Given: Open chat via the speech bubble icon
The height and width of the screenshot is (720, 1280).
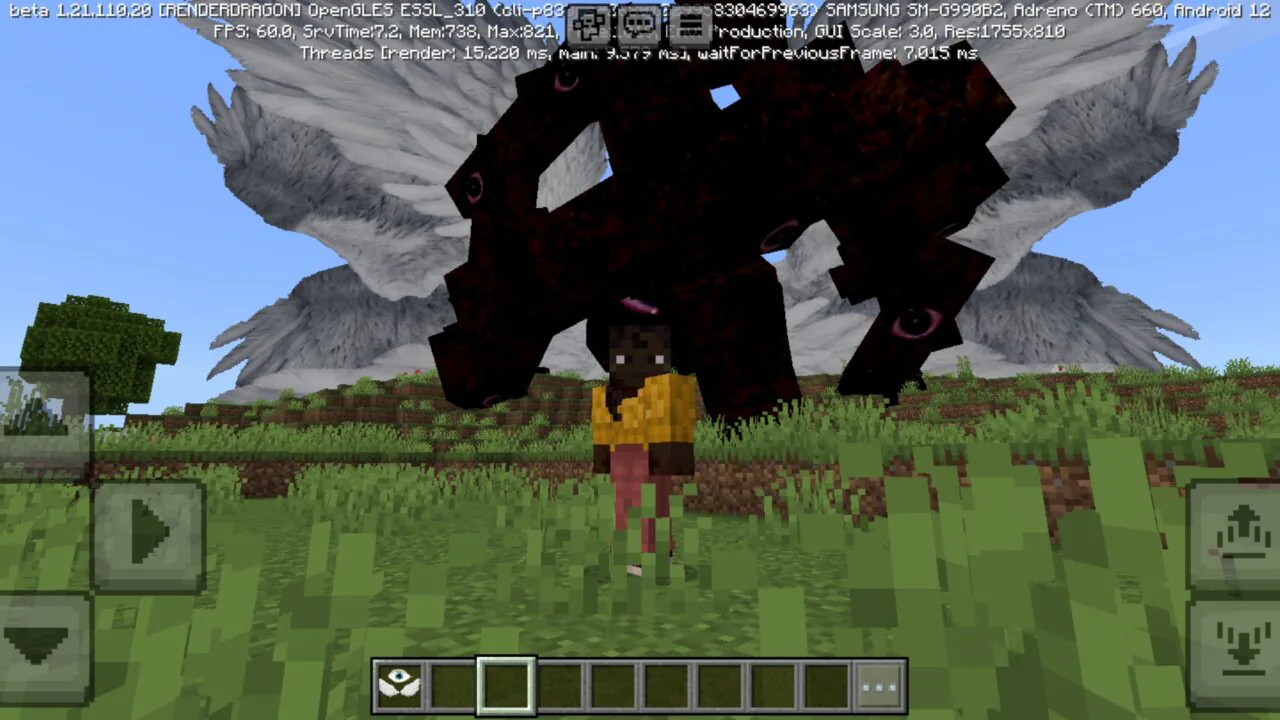Looking at the screenshot, I should 639,27.
